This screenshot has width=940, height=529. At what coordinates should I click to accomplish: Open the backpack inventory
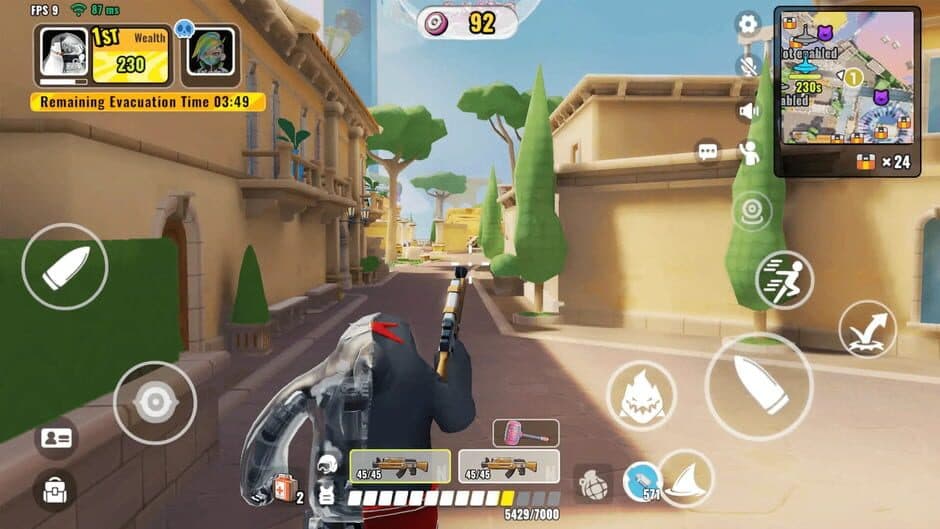pyautogui.click(x=54, y=491)
